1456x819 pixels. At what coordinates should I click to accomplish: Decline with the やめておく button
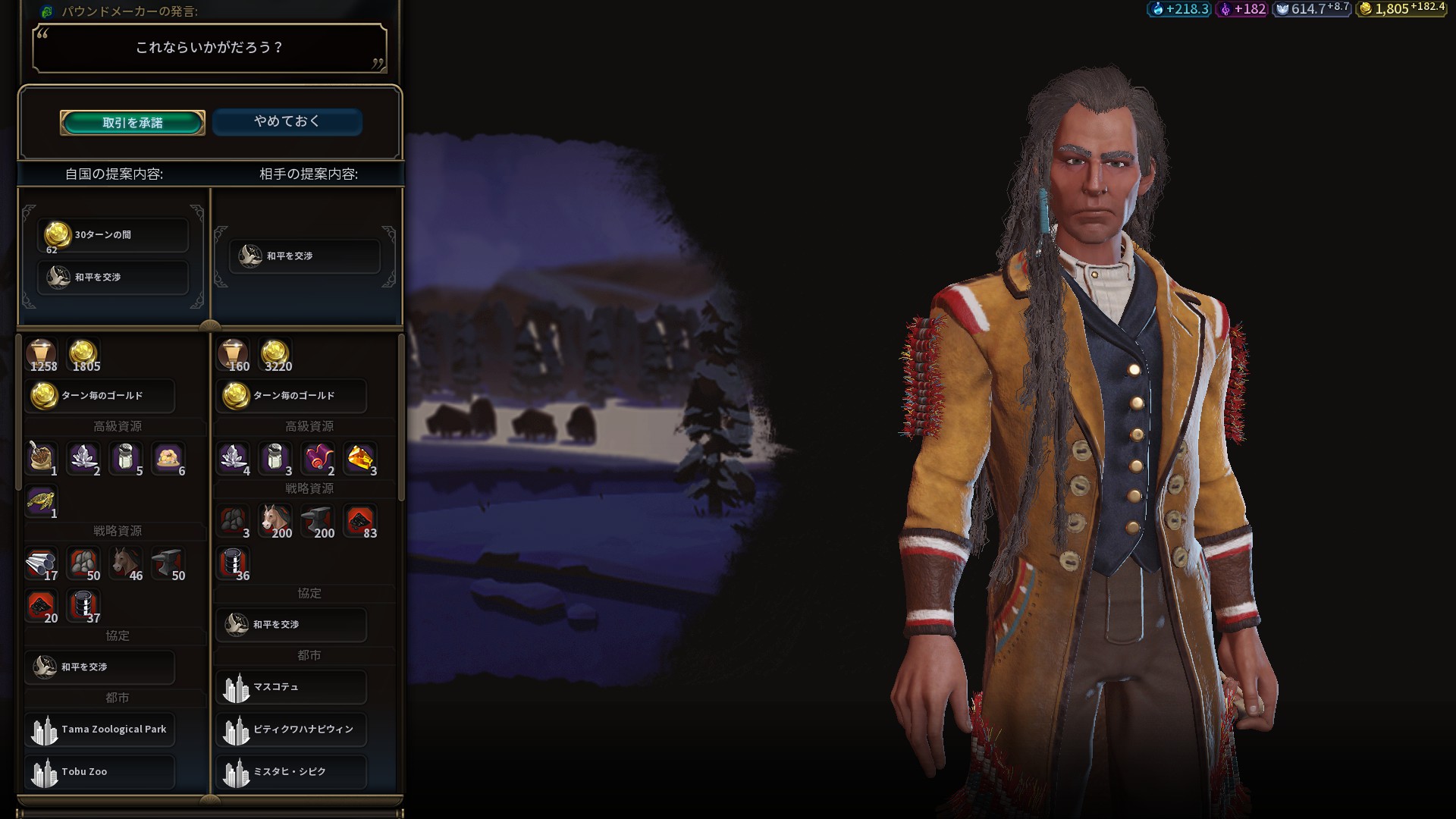(x=287, y=121)
